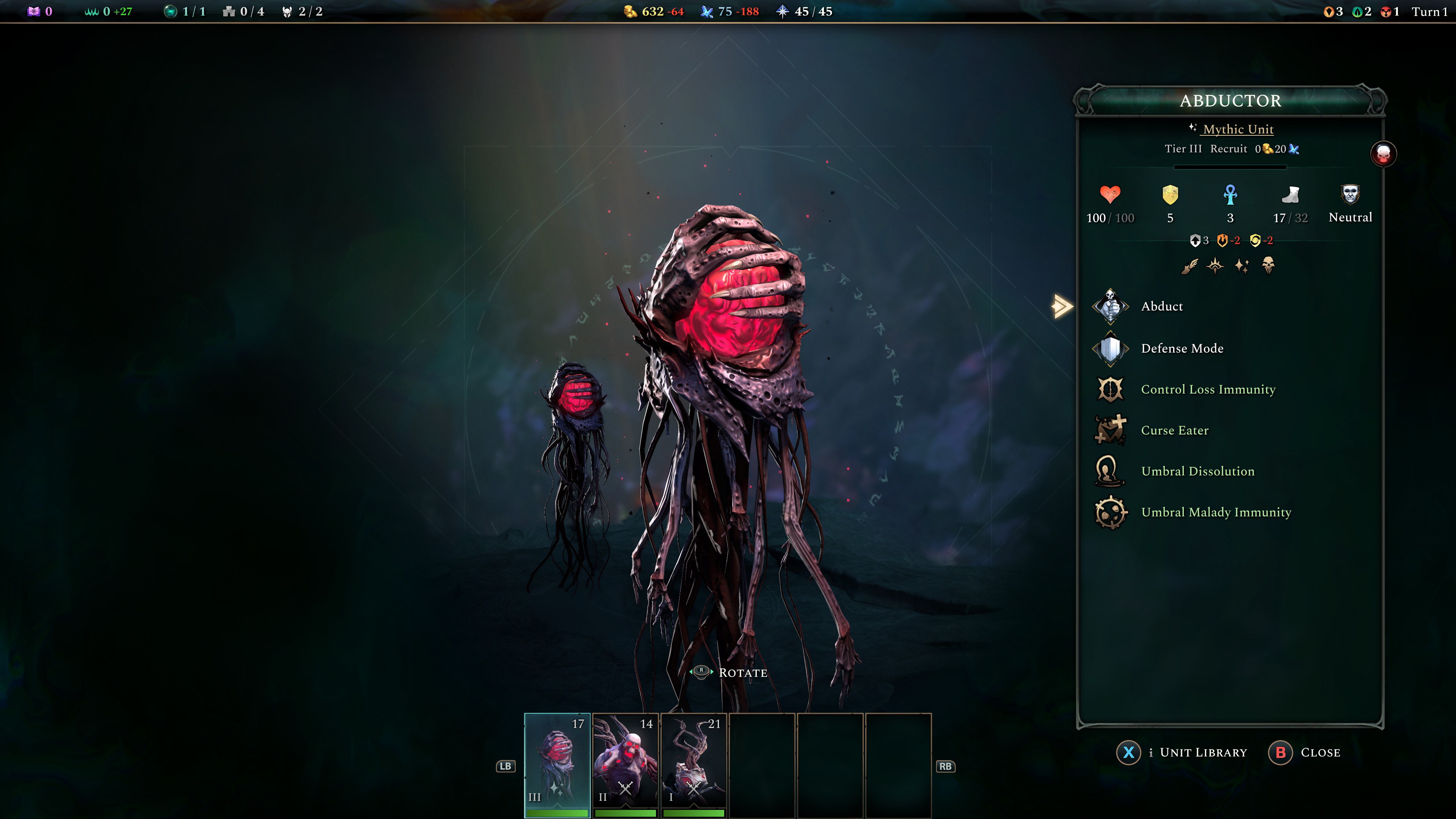Select the Defense Mode ability
The width and height of the screenshot is (1456, 819).
pyautogui.click(x=1181, y=348)
